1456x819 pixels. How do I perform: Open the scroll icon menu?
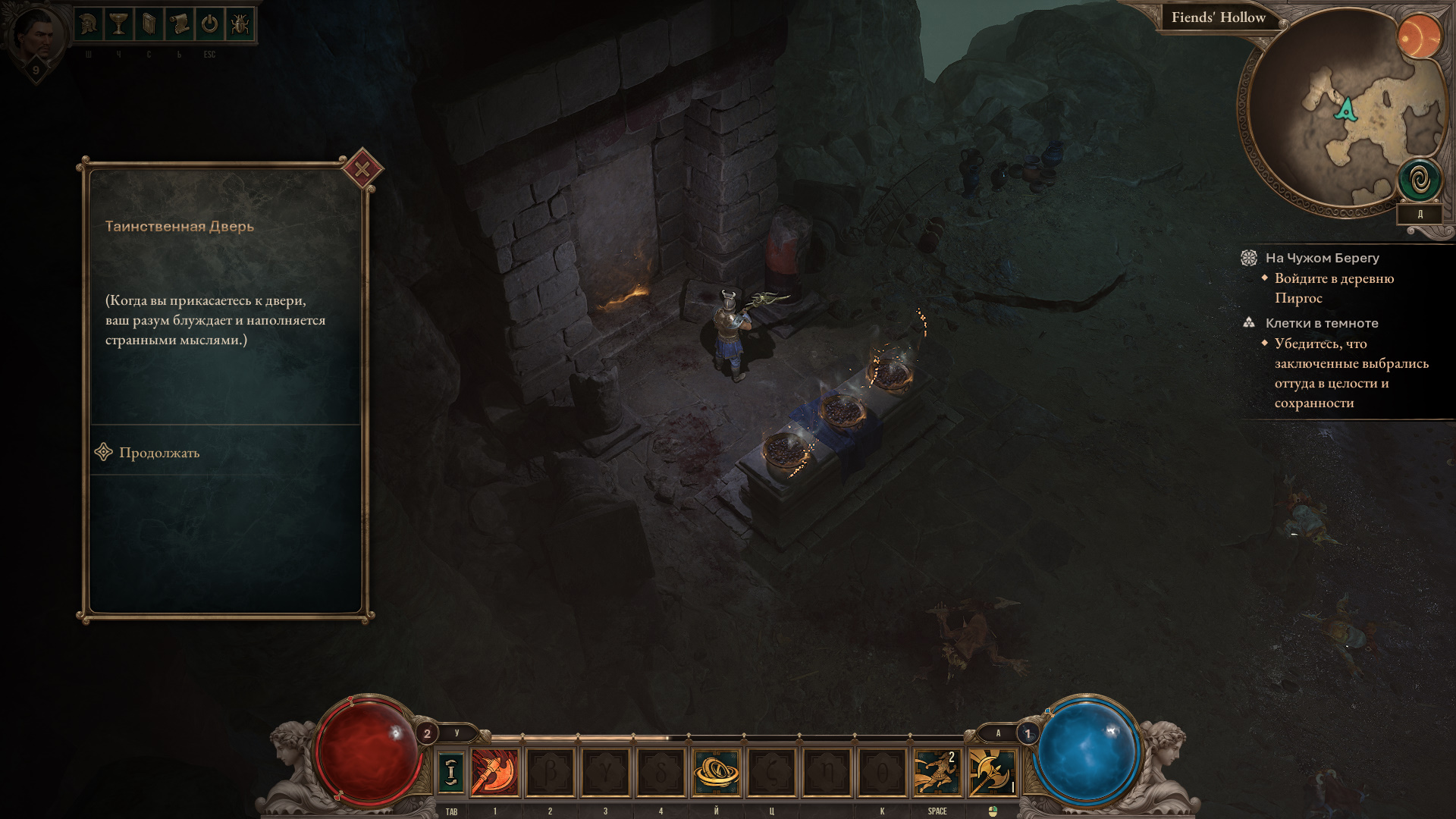click(x=179, y=25)
